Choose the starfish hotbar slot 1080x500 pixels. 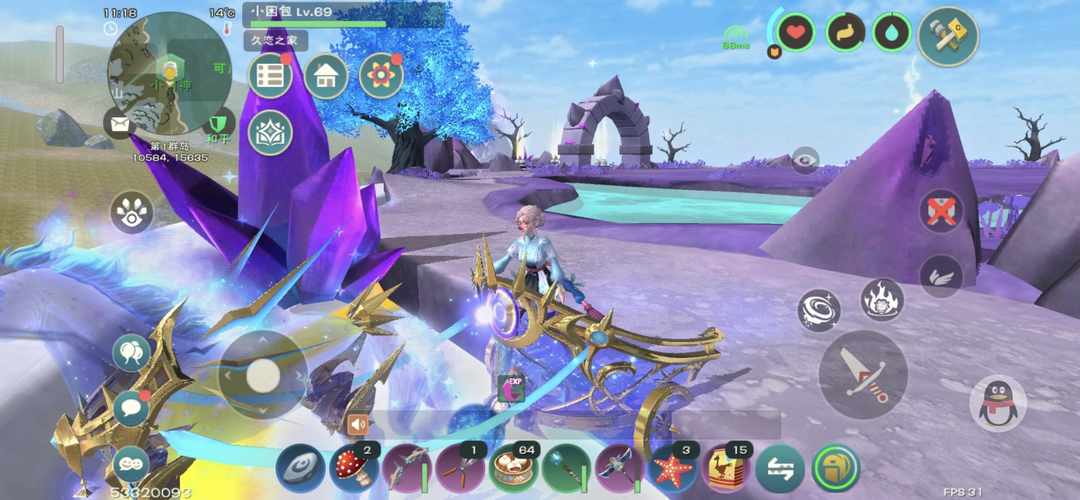click(673, 468)
